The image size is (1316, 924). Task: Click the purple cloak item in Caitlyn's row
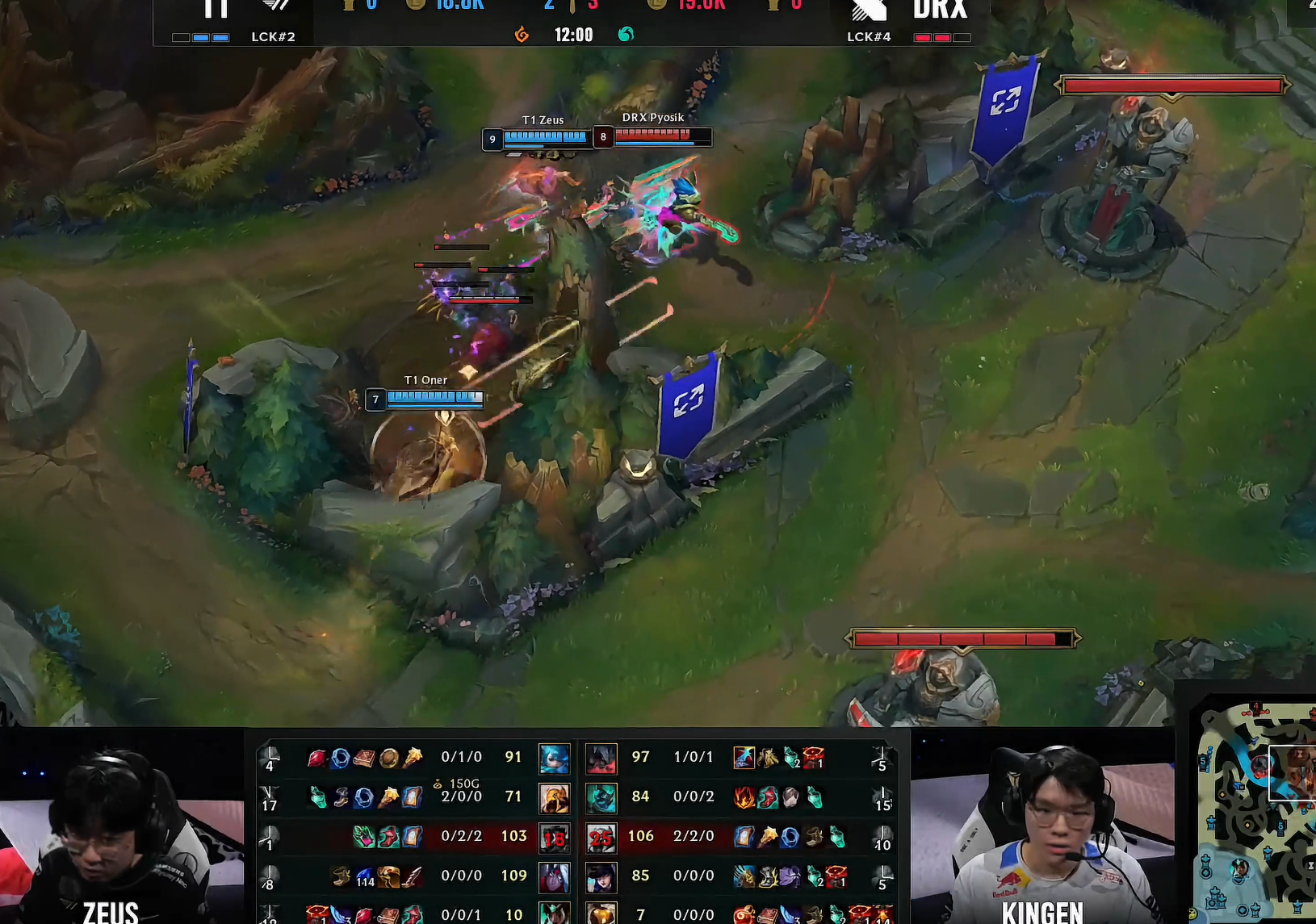point(790,876)
